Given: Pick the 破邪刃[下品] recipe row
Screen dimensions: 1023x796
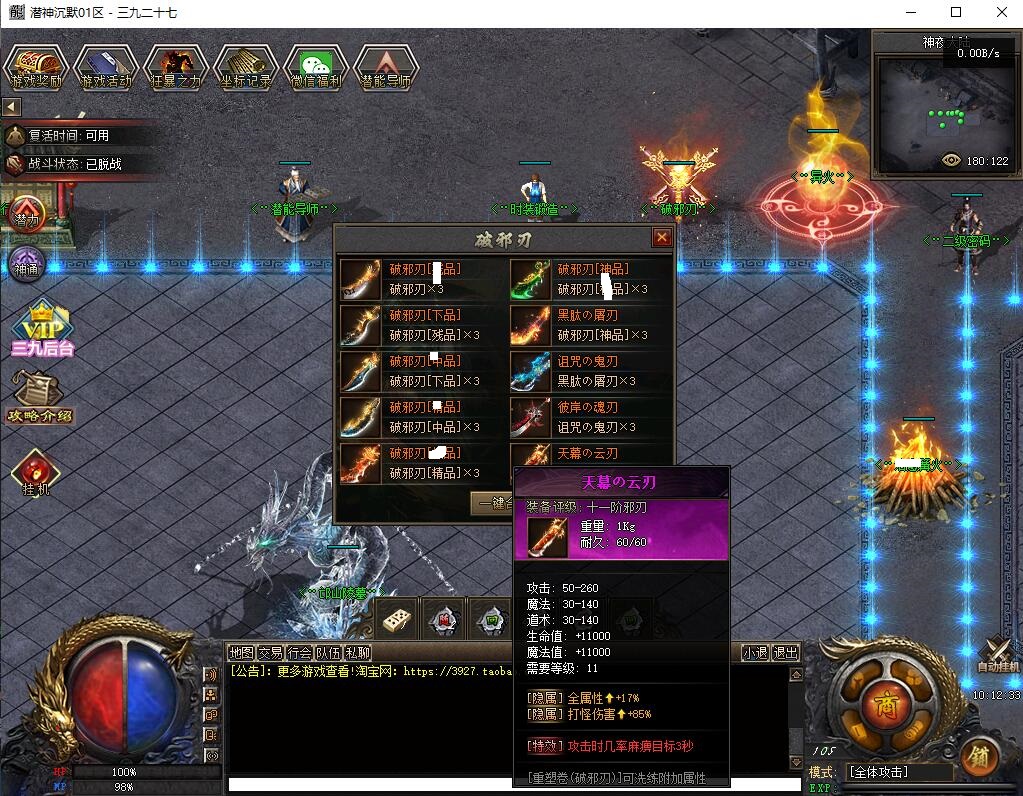Looking at the screenshot, I should pyautogui.click(x=422, y=325).
